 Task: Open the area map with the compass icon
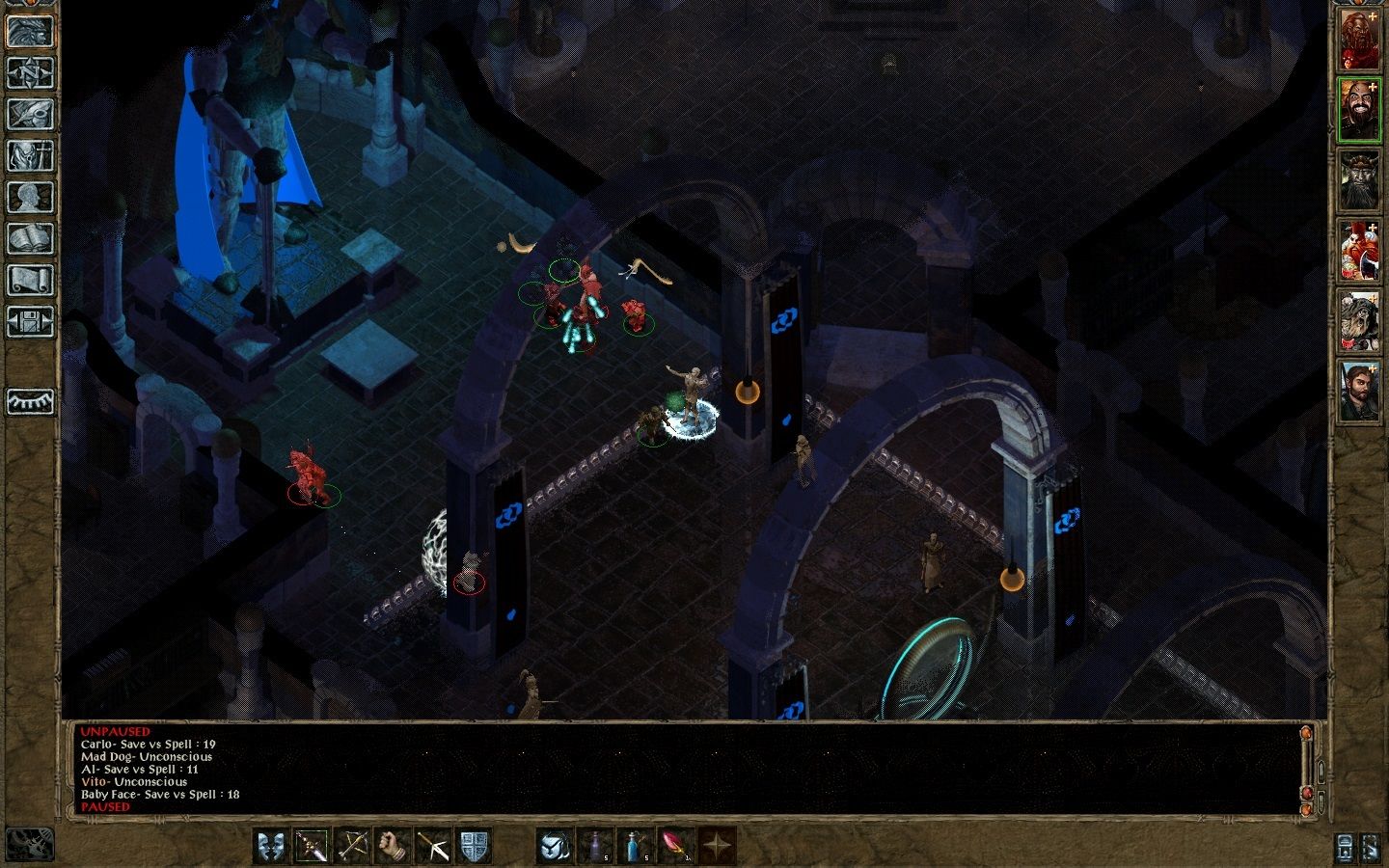pyautogui.click(x=30, y=71)
